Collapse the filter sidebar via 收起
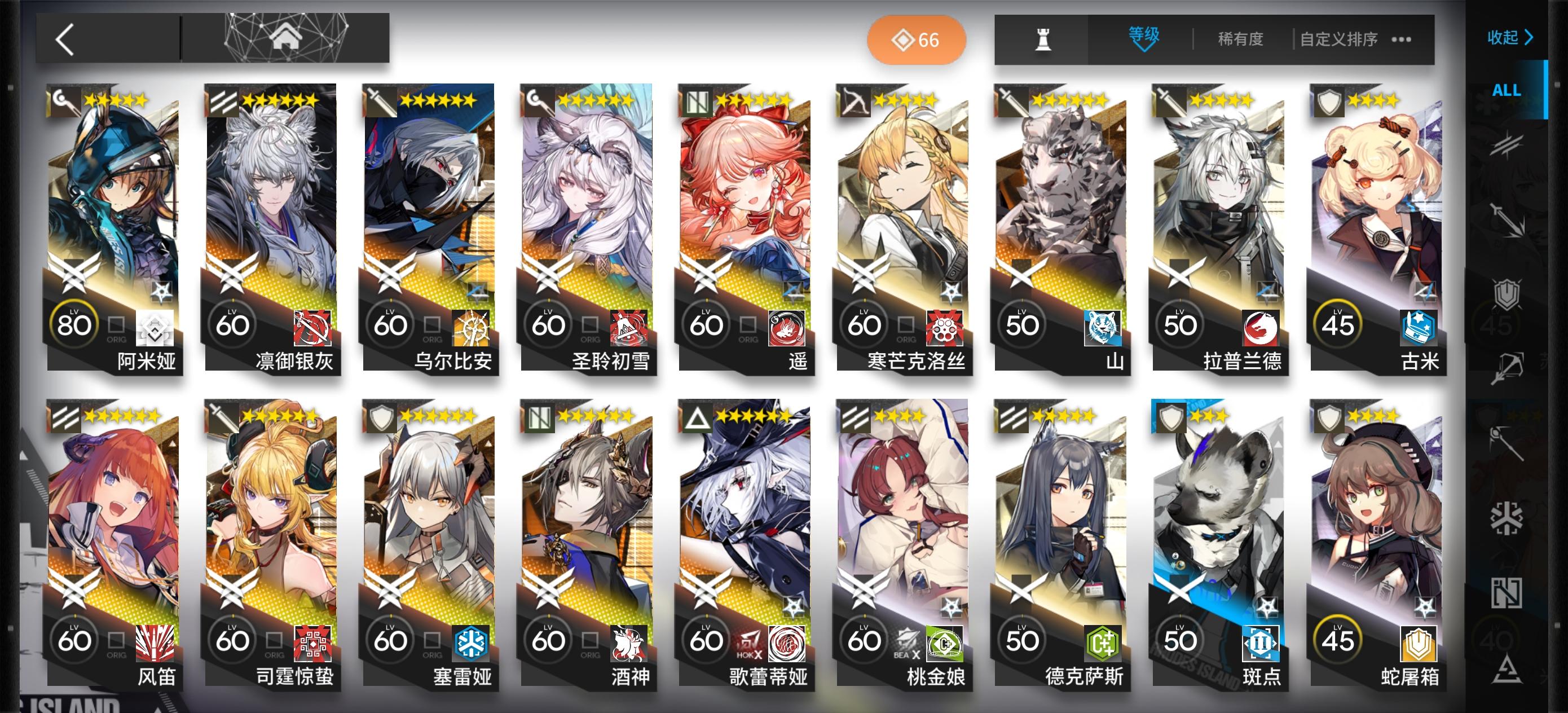Image resolution: width=1568 pixels, height=713 pixels. pos(1509,37)
